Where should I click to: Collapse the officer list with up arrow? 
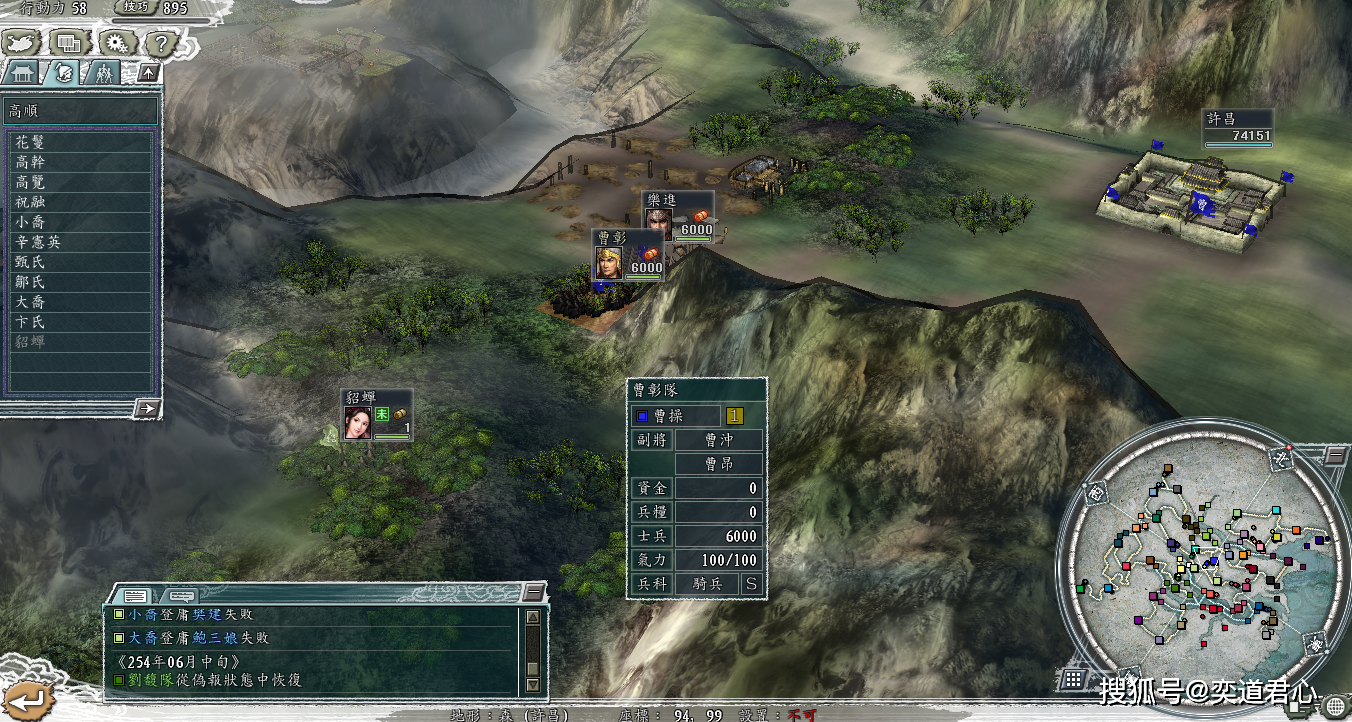pyautogui.click(x=146, y=73)
